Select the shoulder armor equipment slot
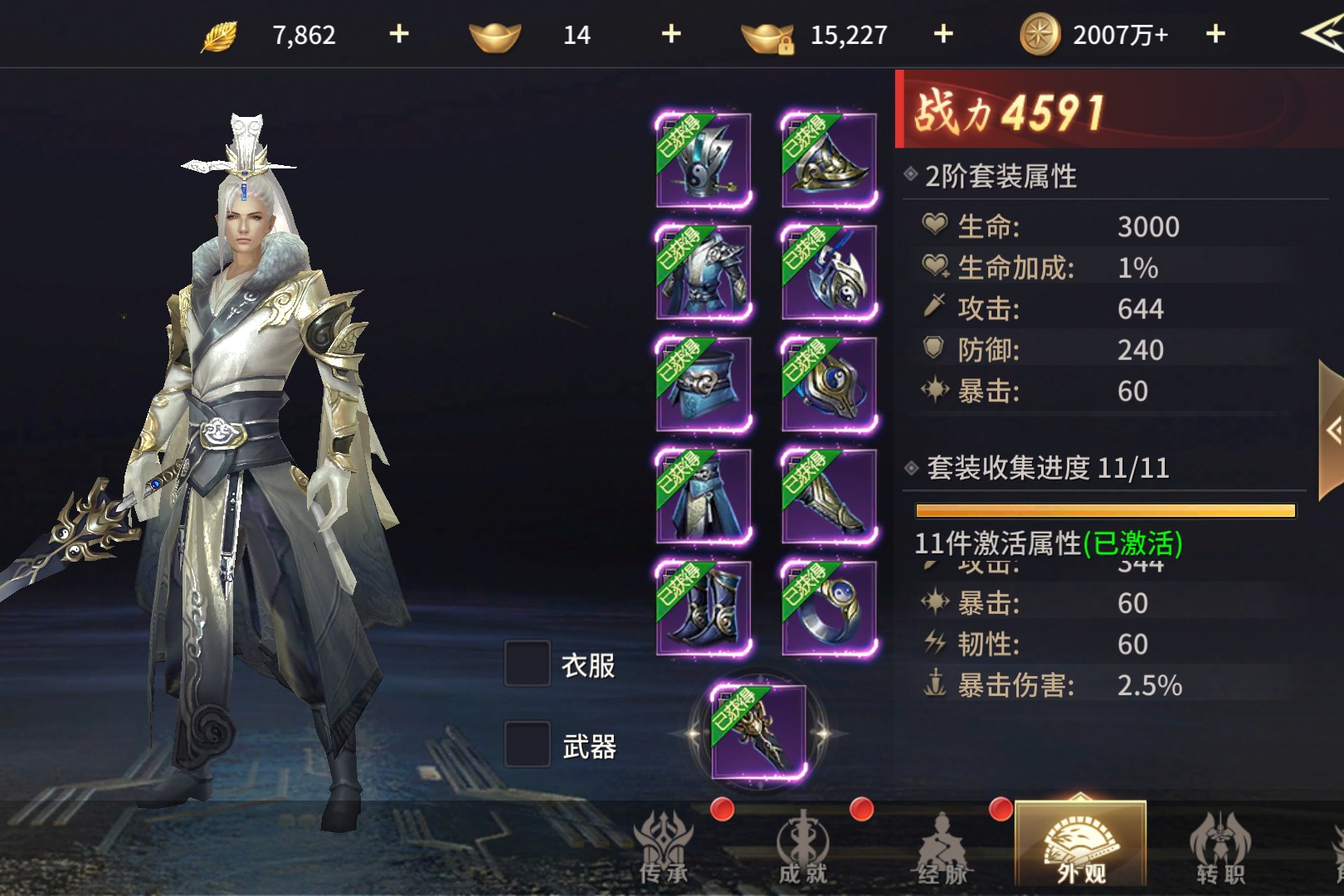Viewport: 1344px width, 896px height. [x=829, y=160]
